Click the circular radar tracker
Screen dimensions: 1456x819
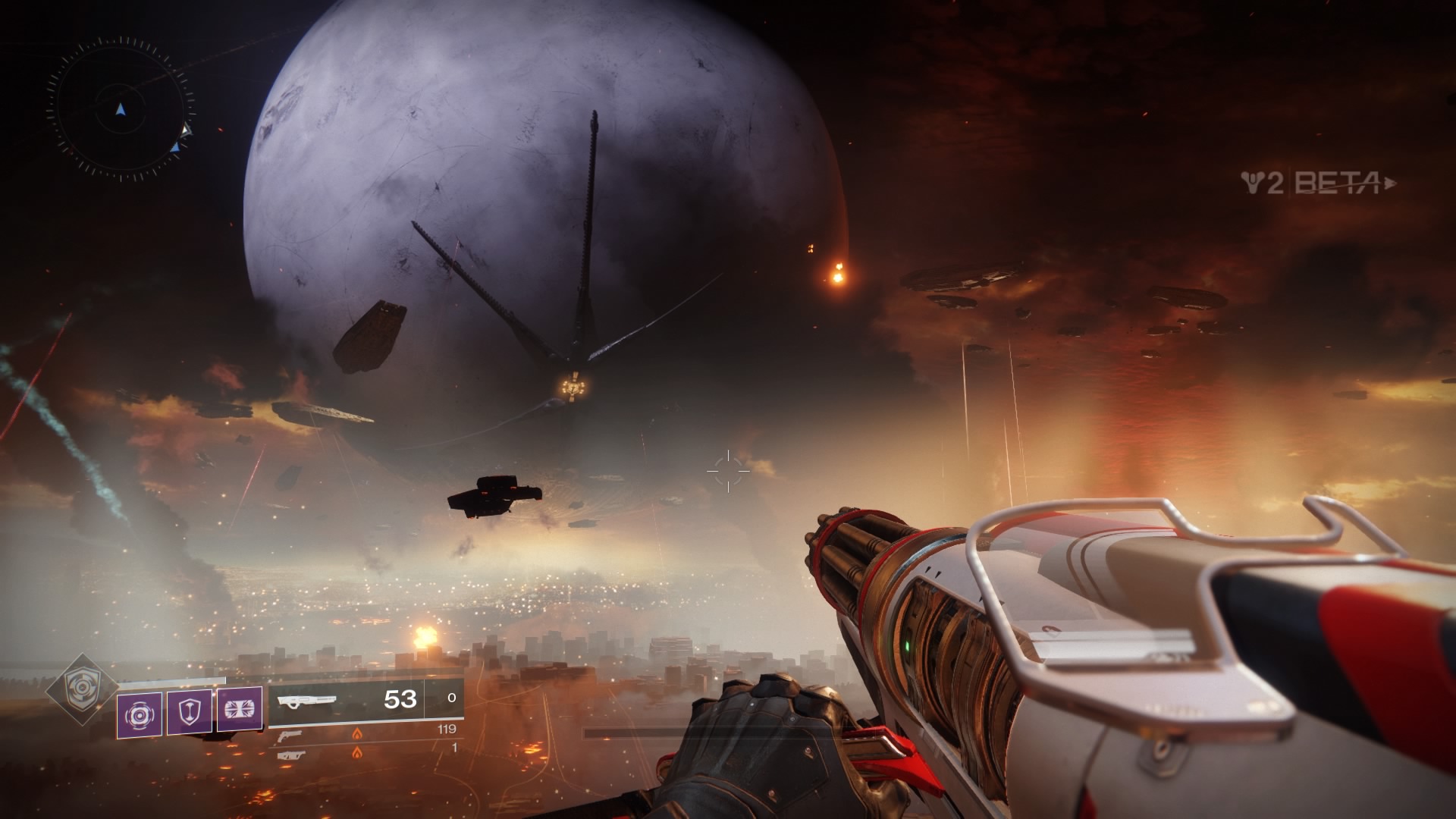point(121,111)
